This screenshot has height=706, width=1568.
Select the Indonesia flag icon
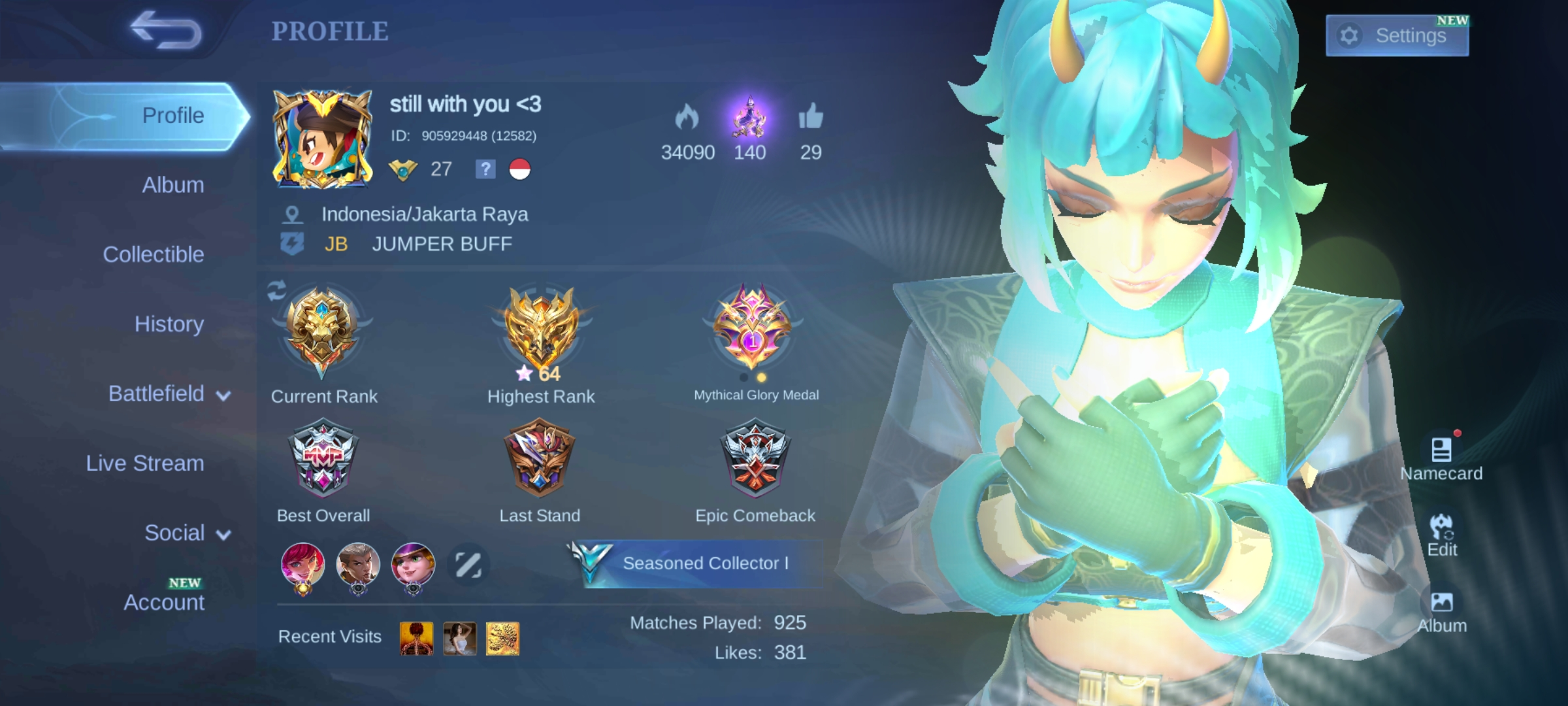click(x=520, y=170)
